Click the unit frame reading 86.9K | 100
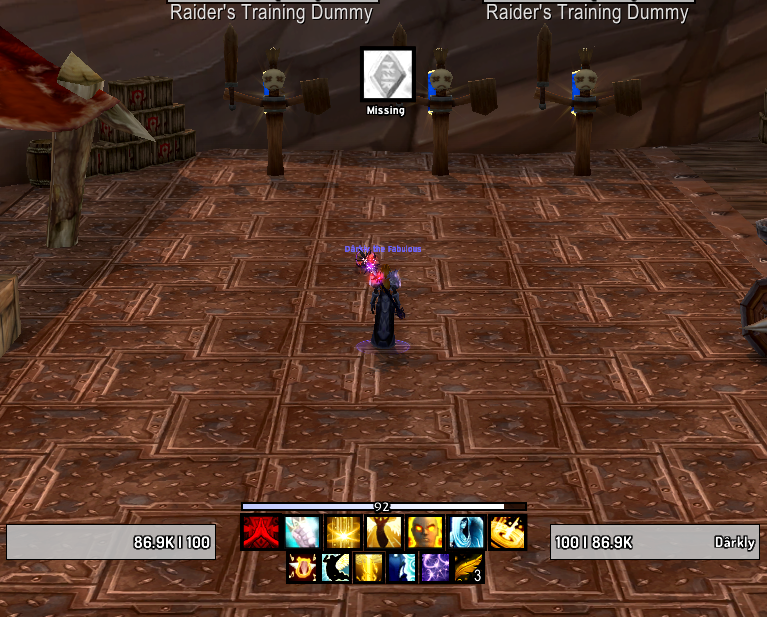Viewport: 767px width, 617px height. 110,542
